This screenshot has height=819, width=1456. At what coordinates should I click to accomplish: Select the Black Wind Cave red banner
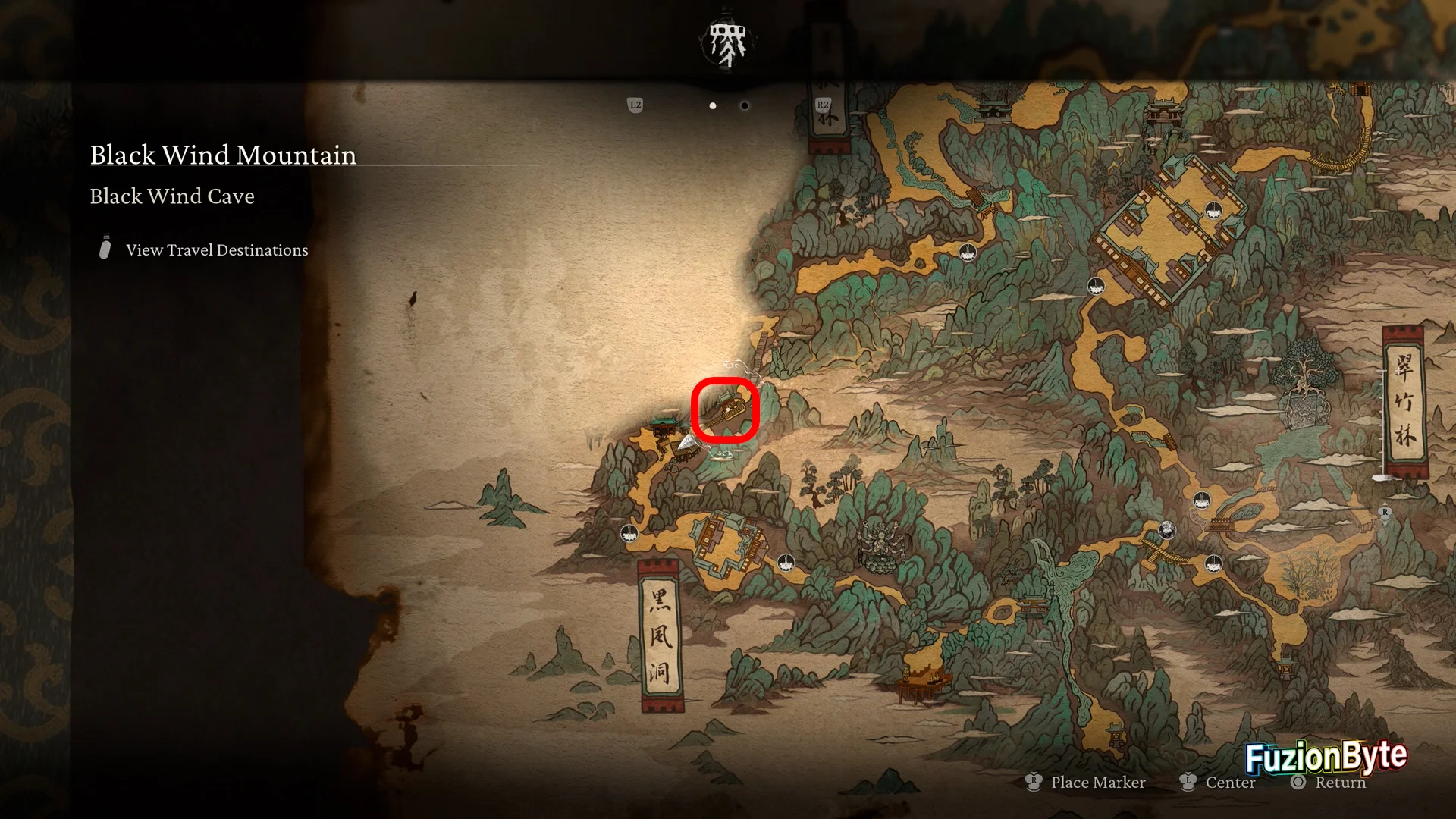(660, 635)
